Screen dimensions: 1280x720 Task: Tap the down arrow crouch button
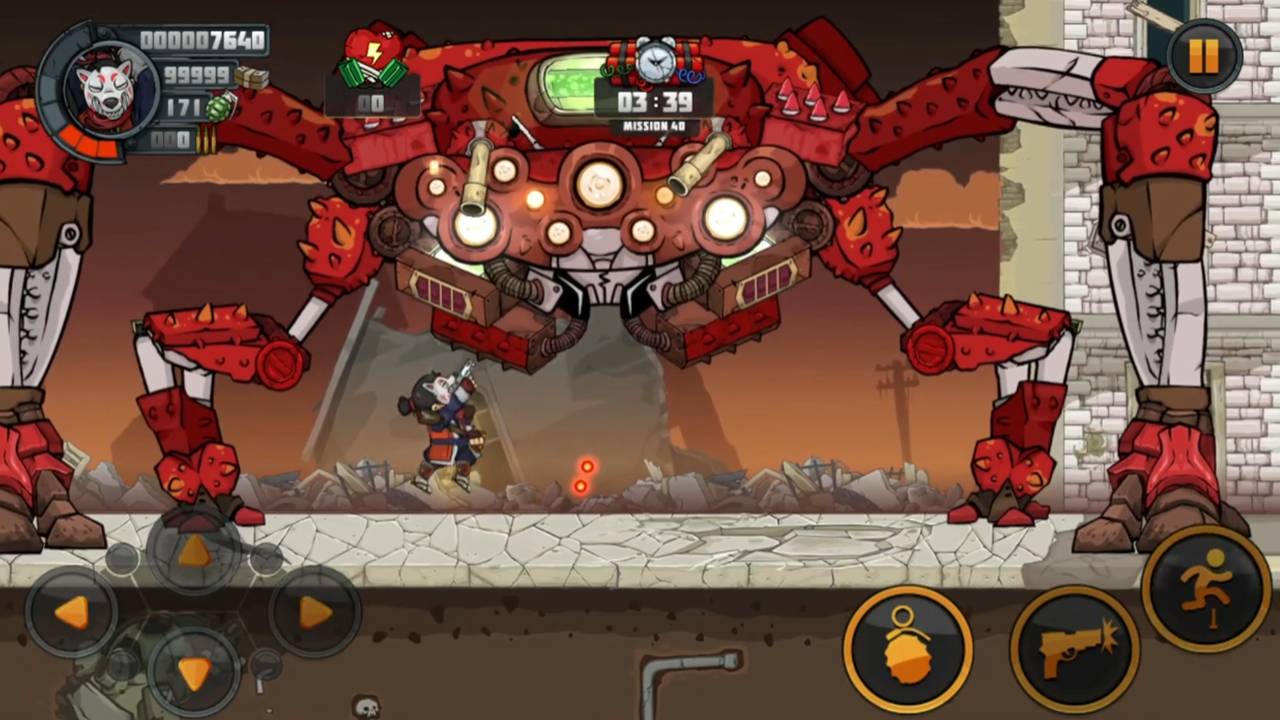click(194, 671)
